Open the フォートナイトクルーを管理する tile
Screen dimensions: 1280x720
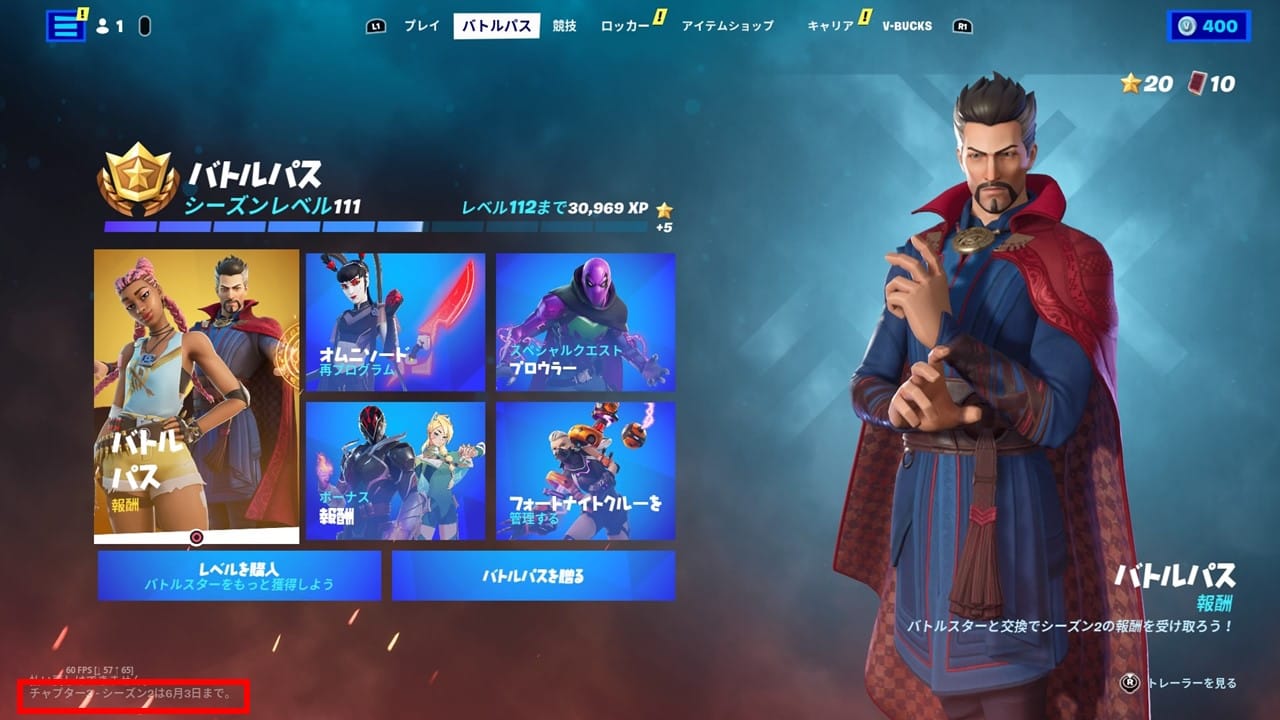(585, 471)
